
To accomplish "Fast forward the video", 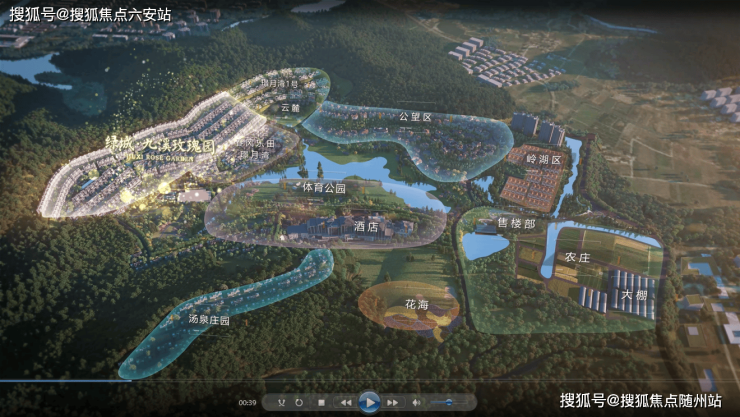I will point(392,402).
